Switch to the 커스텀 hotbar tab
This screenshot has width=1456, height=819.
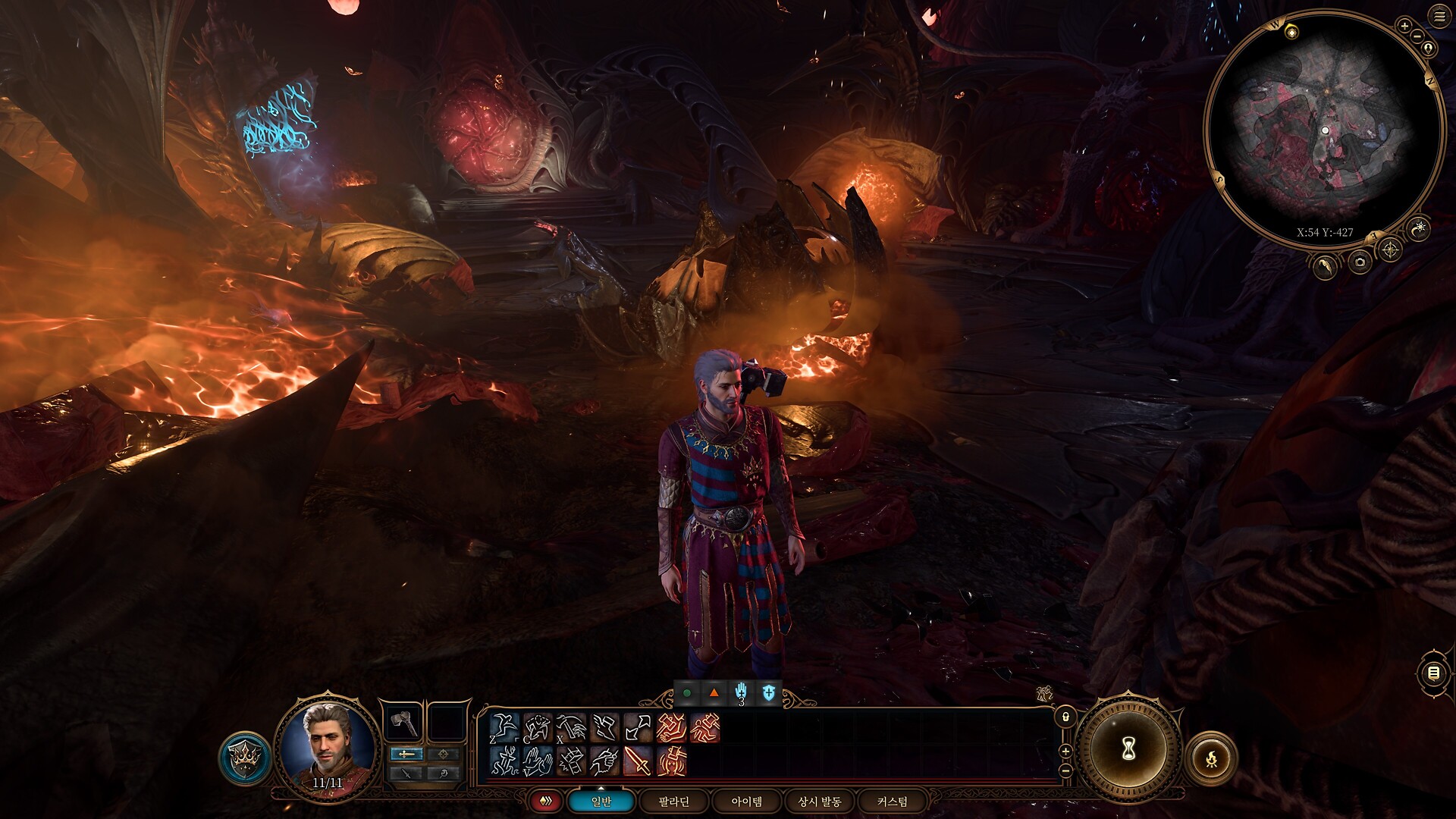tap(892, 801)
